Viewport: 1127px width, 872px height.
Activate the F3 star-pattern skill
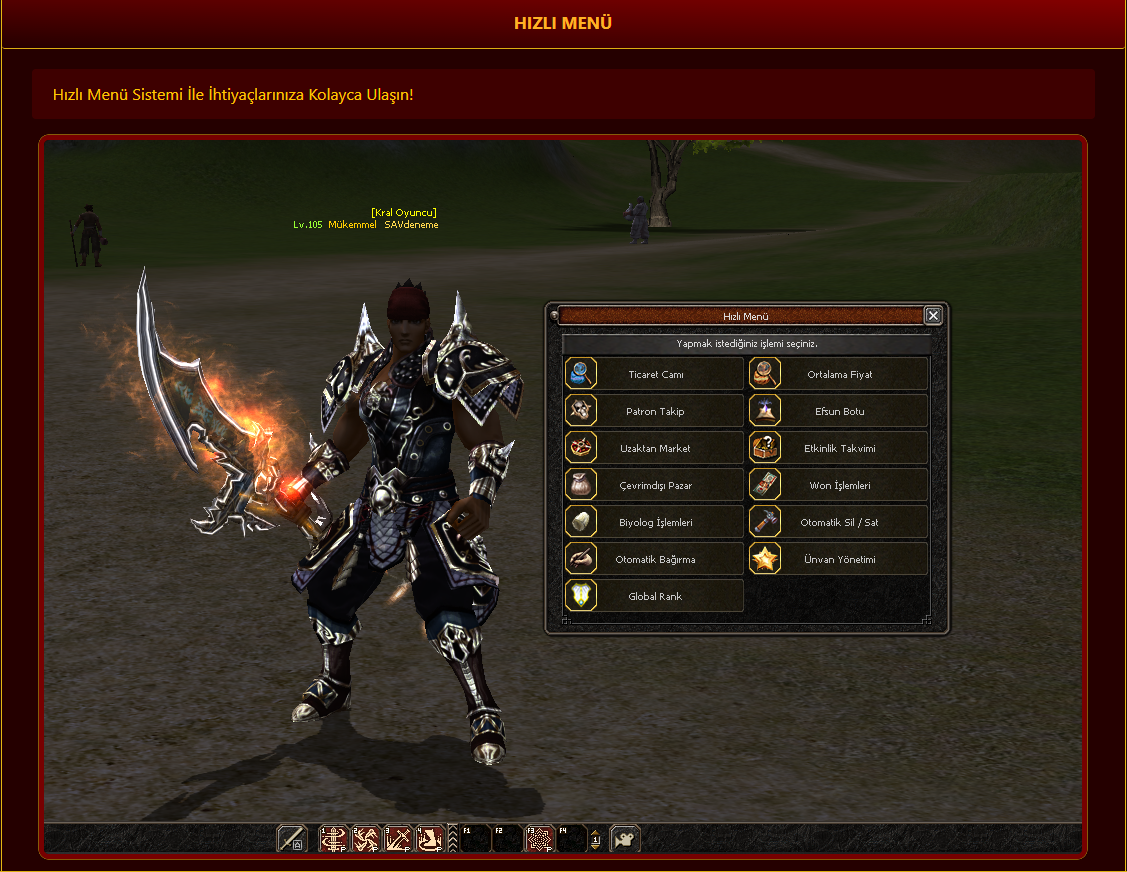pos(540,838)
